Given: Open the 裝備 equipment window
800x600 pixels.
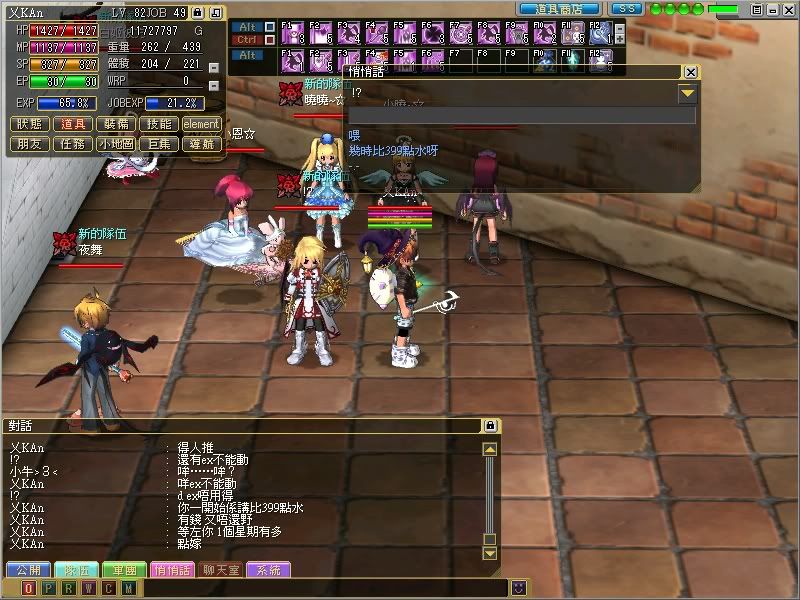Looking at the screenshot, I should 117,124.
